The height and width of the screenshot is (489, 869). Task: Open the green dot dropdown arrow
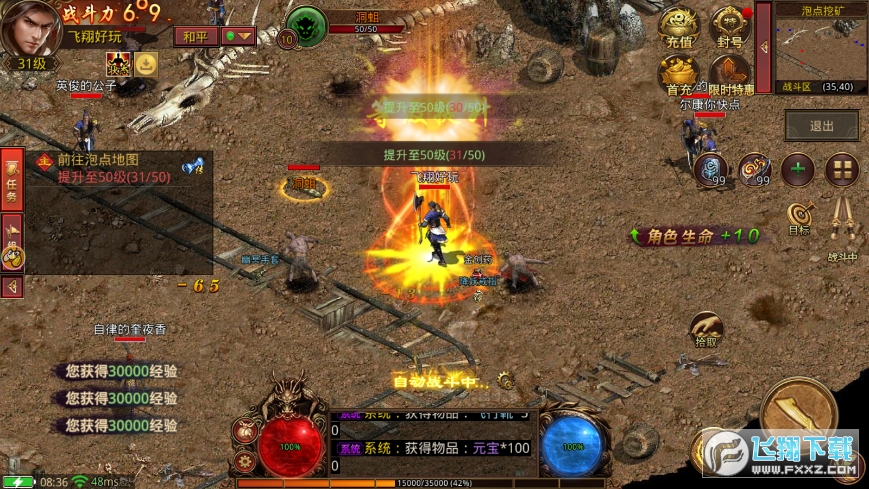pos(238,36)
